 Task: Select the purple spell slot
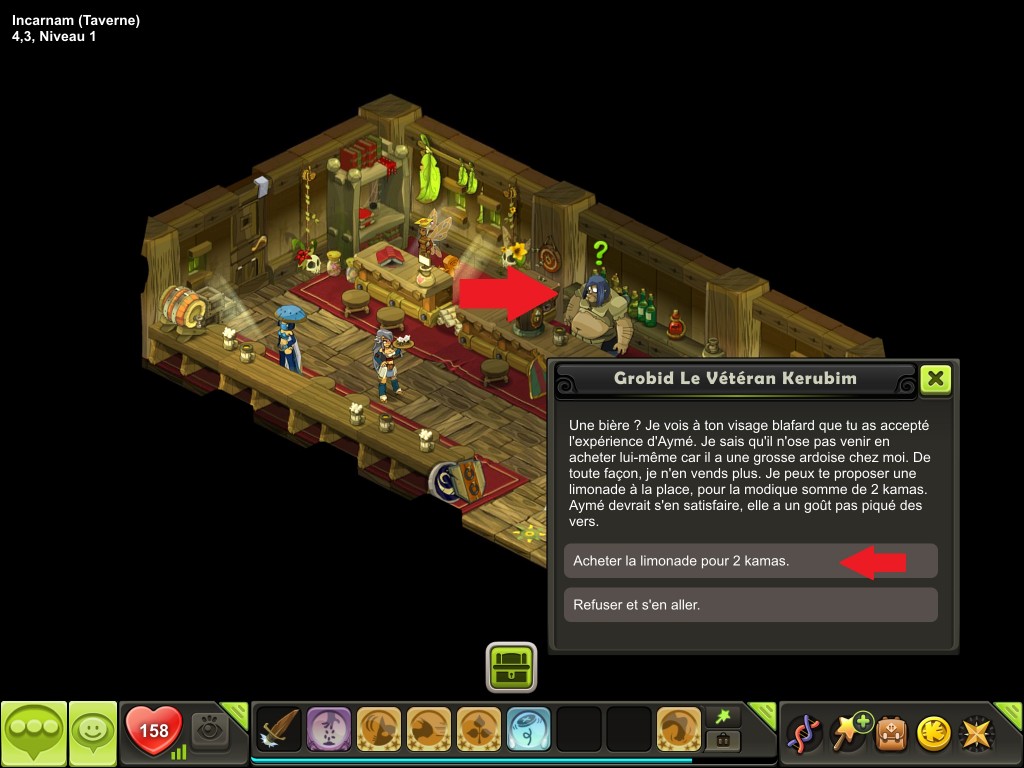tap(329, 731)
